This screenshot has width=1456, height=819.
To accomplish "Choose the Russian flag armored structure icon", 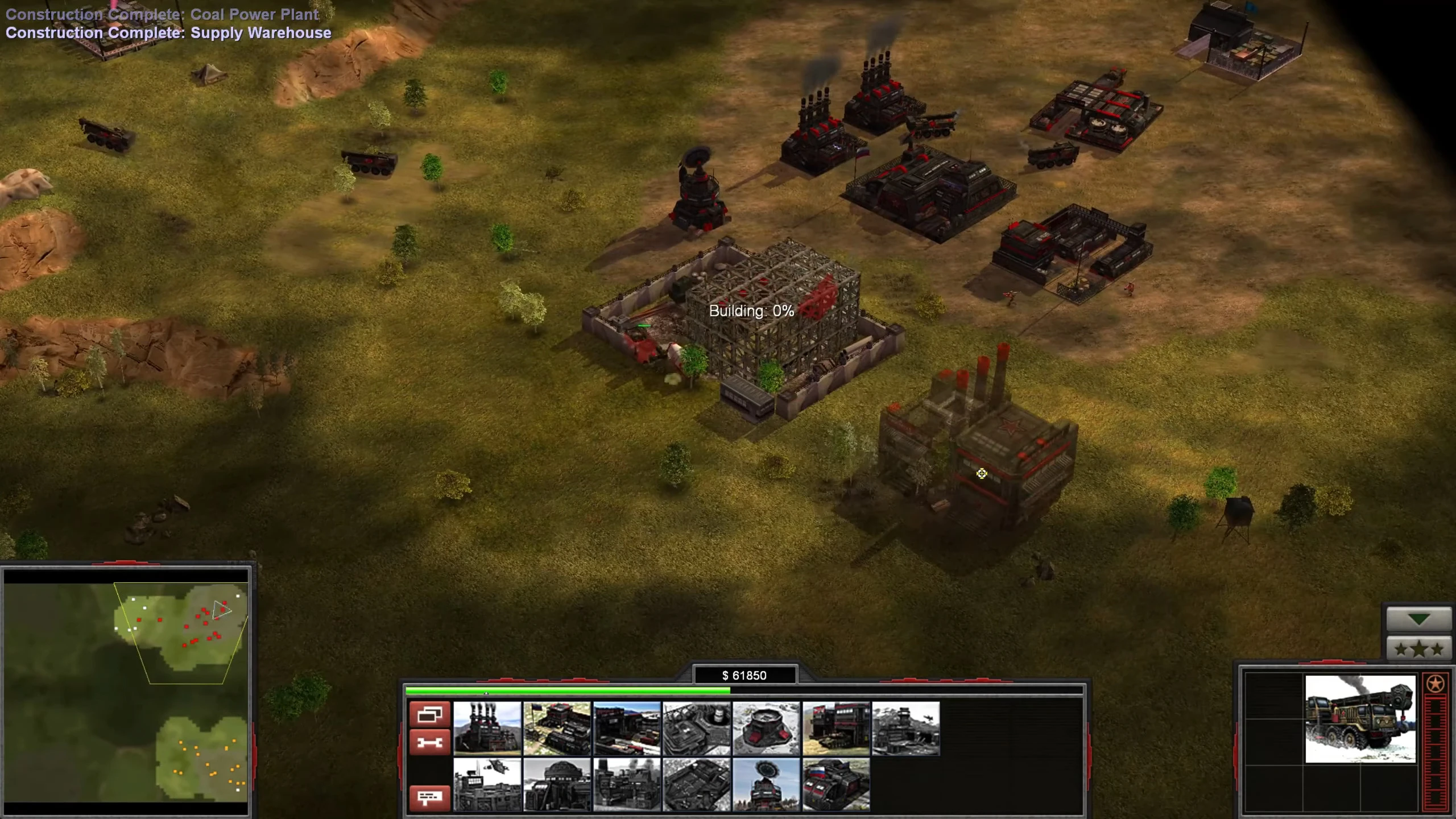I will pos(836,784).
